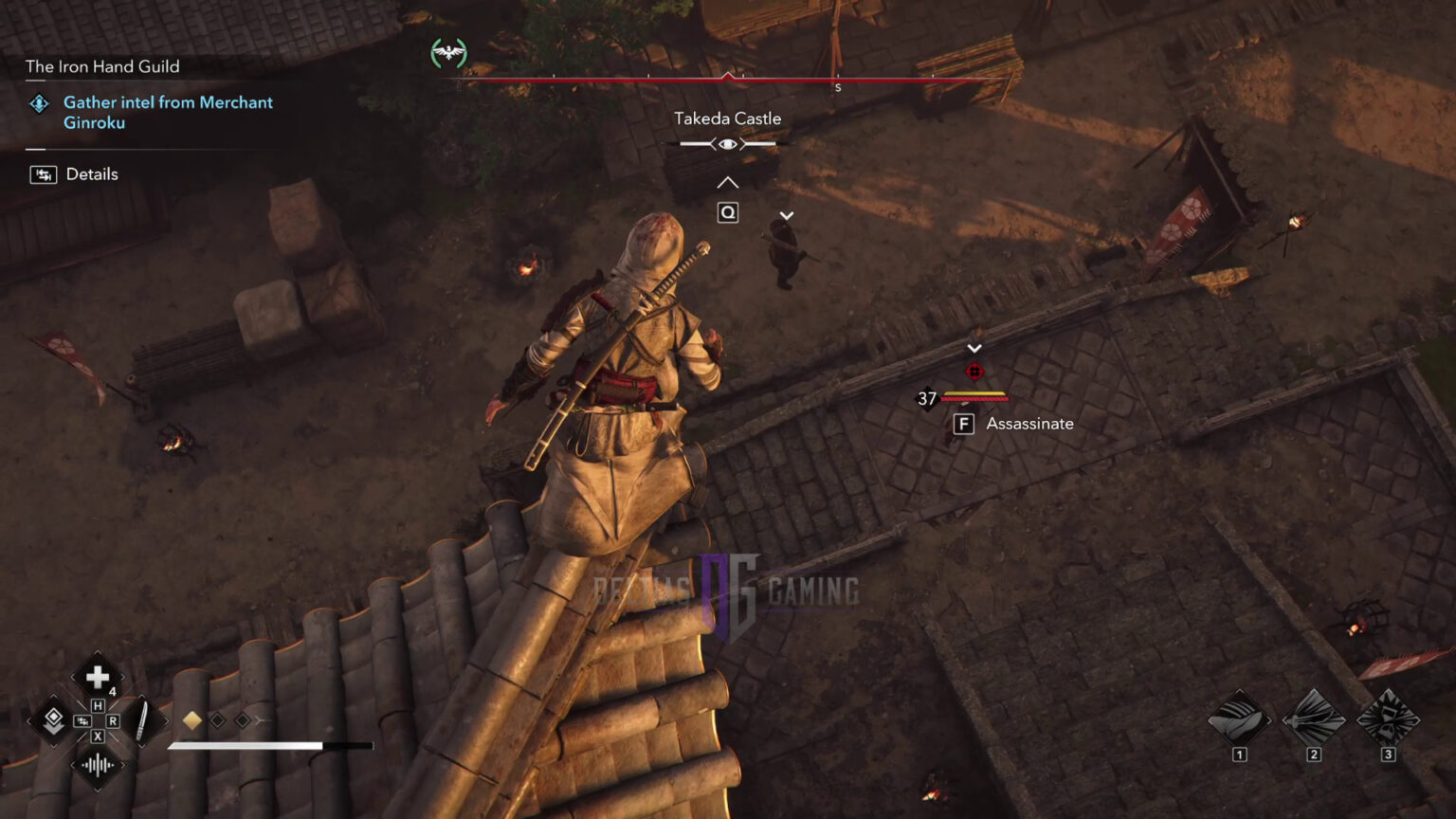
Task: Click the Takeda Castle location label
Action: pos(727,118)
